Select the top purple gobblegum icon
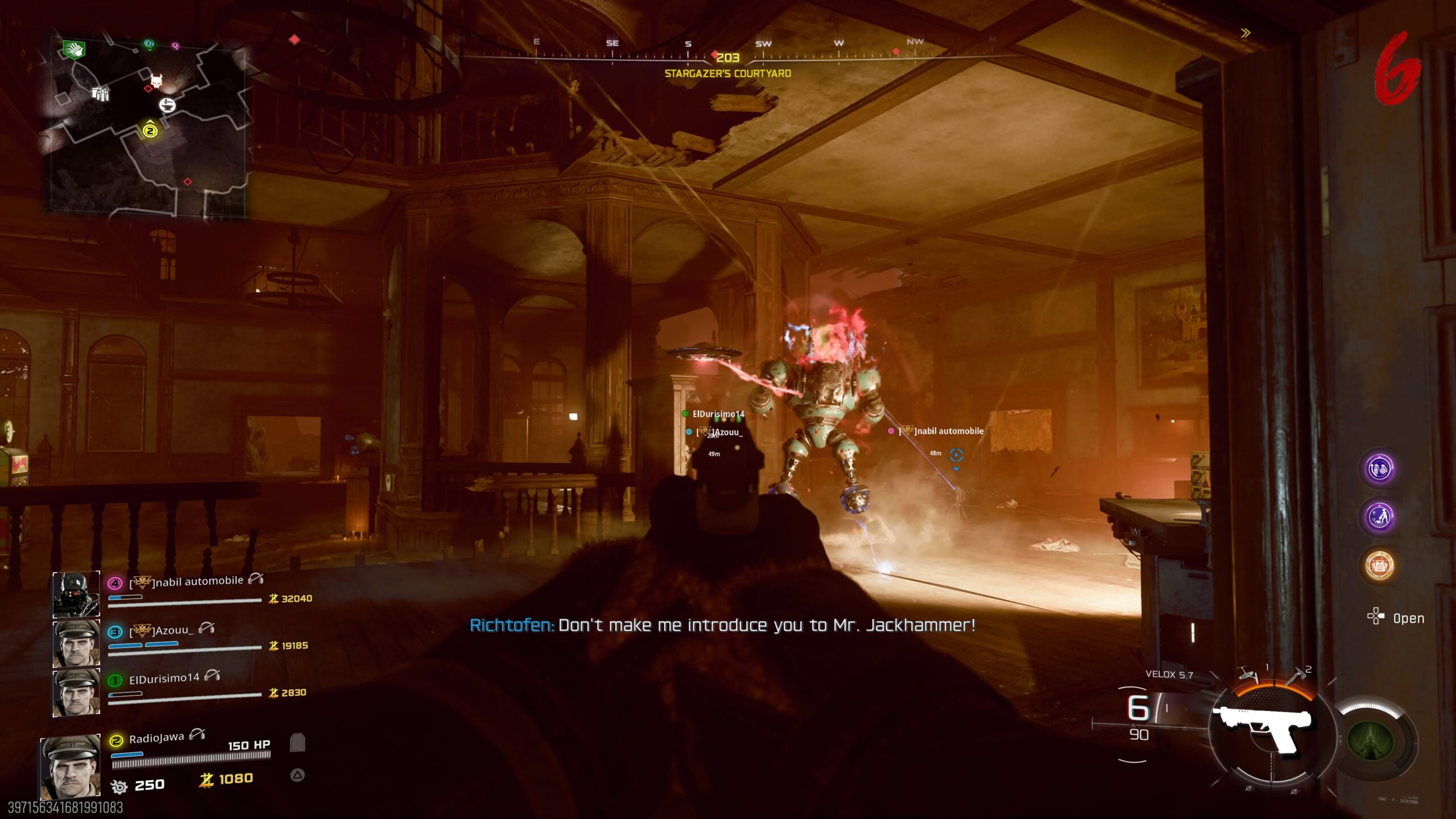The height and width of the screenshot is (819, 1456). click(x=1379, y=469)
